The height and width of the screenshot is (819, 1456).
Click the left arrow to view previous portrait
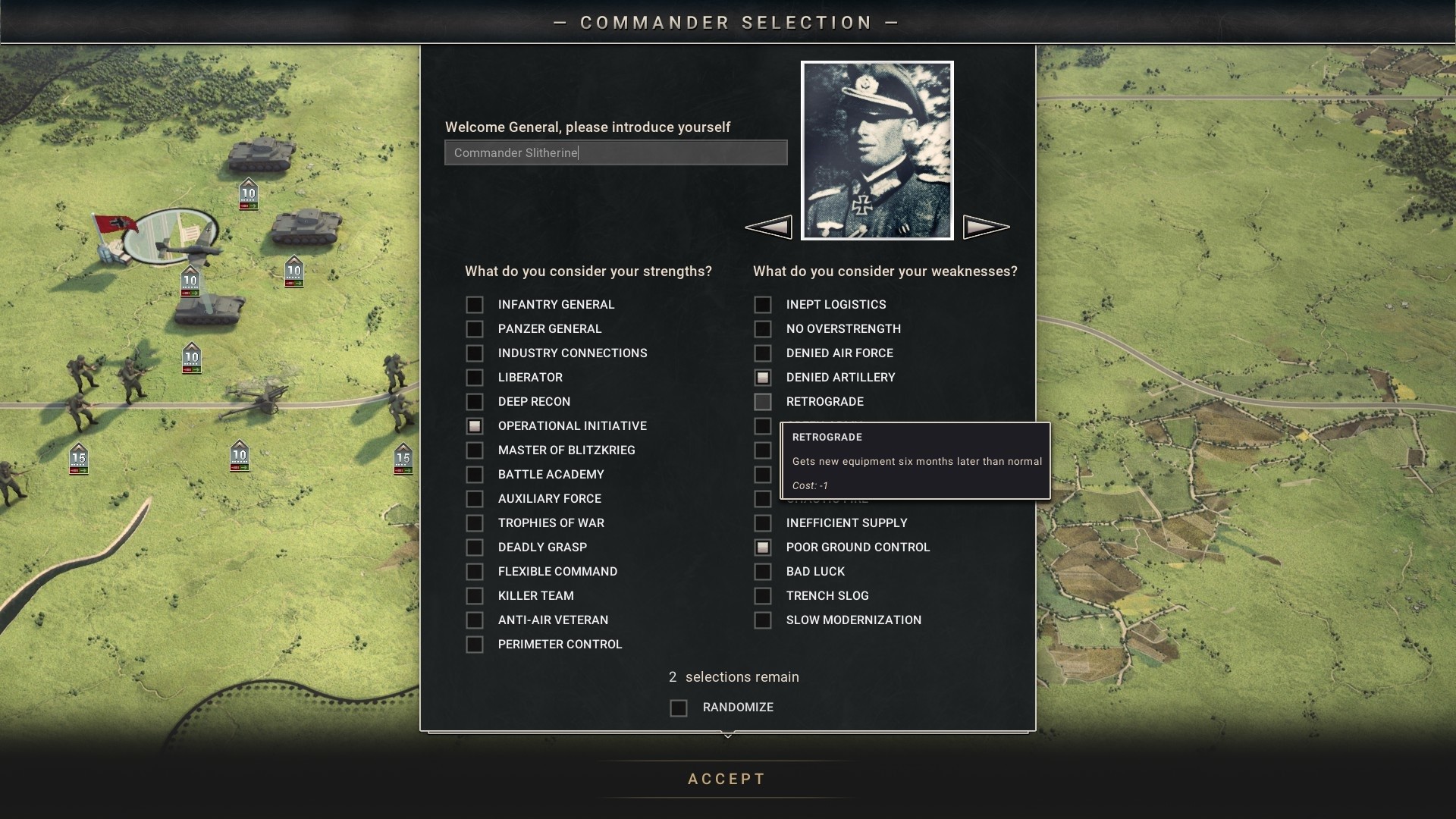point(769,225)
